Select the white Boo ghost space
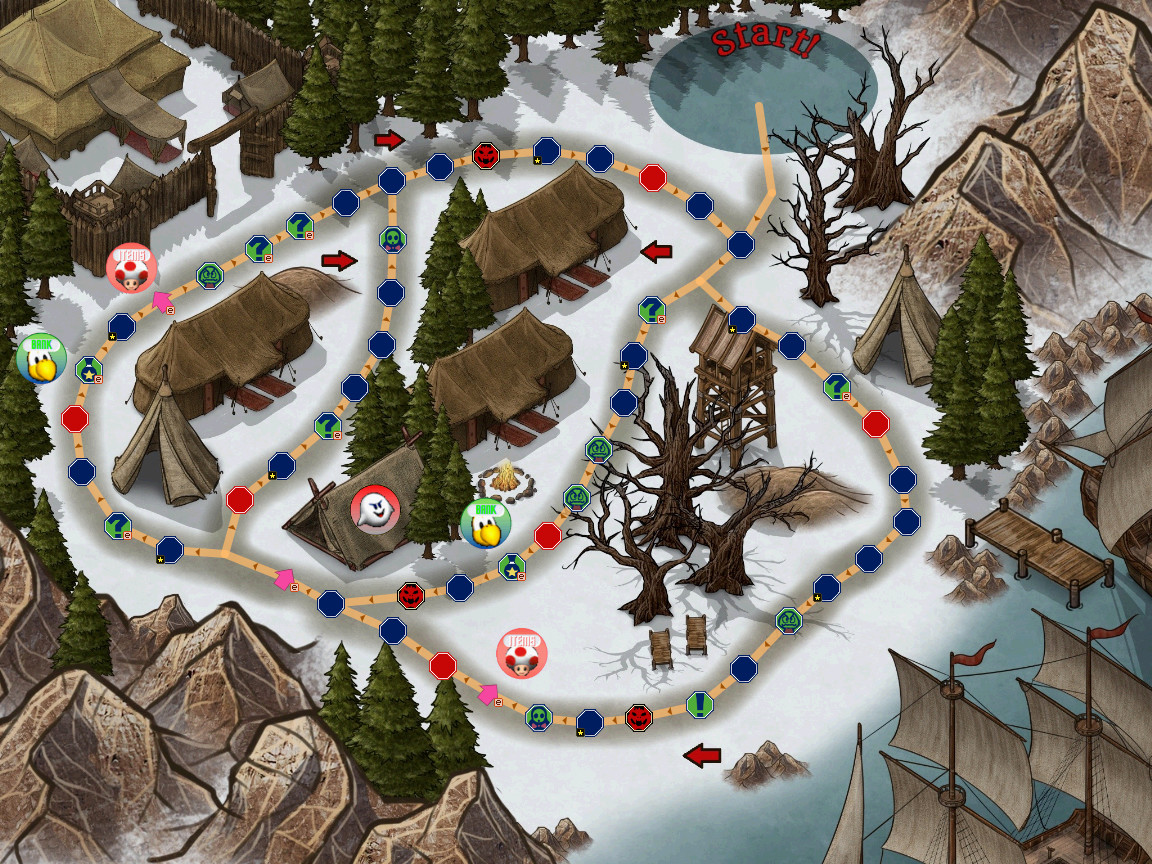The width and height of the screenshot is (1152, 864). [375, 511]
